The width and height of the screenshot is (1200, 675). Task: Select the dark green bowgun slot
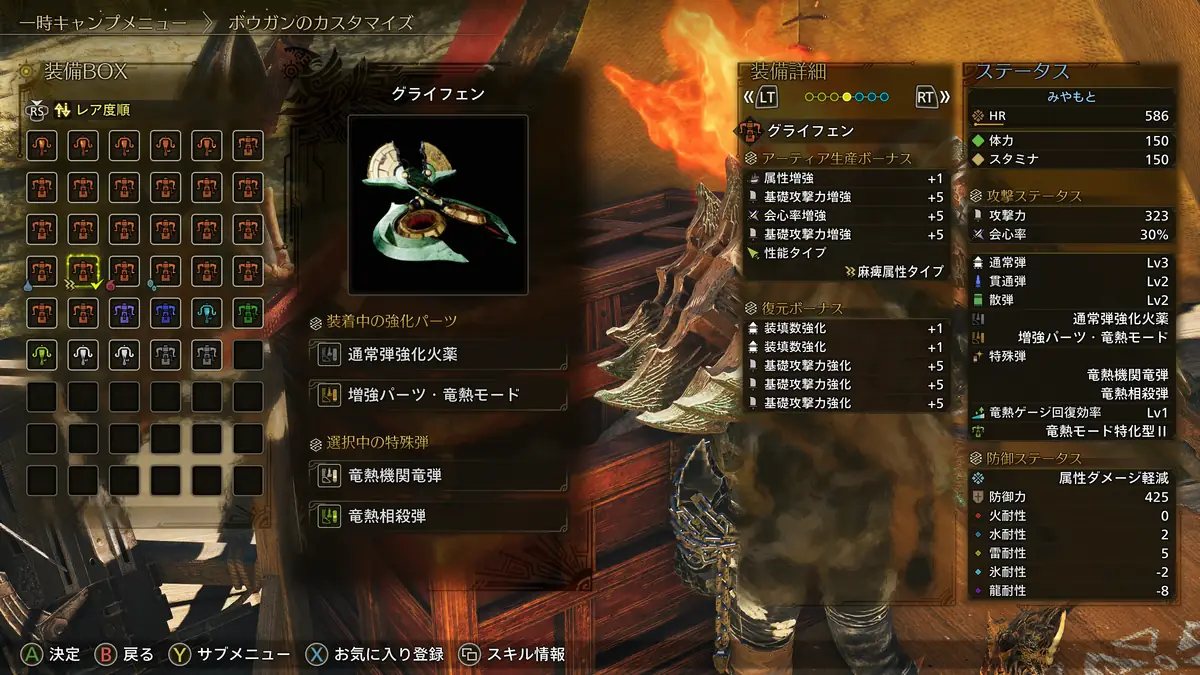click(248, 312)
